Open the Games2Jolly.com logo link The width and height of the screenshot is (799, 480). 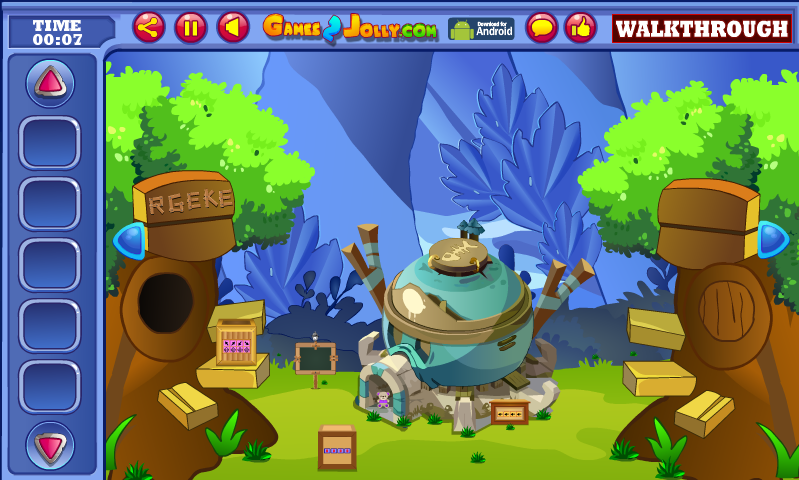click(x=349, y=28)
